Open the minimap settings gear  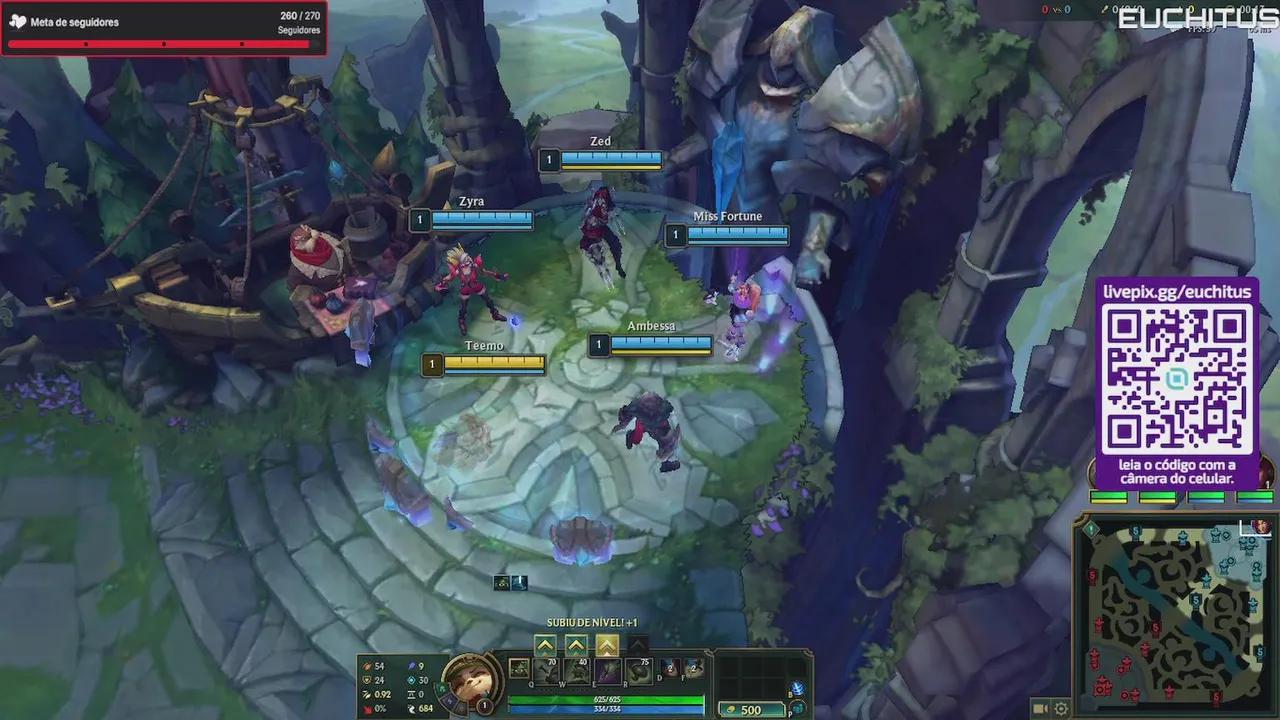(x=1061, y=708)
